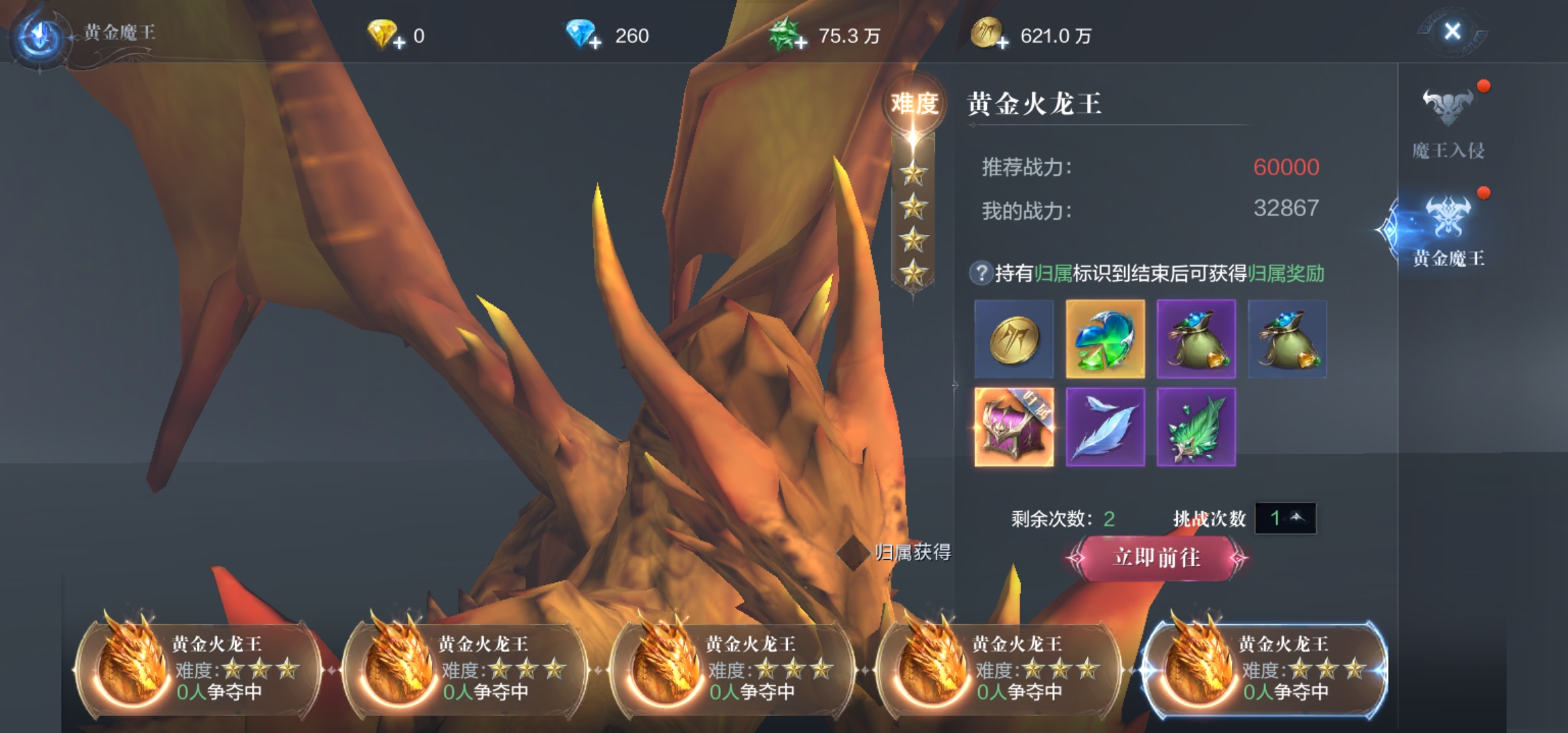Image resolution: width=1568 pixels, height=733 pixels.
Task: Open the 挑战次数 challenge count dropdown
Action: (x=1285, y=519)
